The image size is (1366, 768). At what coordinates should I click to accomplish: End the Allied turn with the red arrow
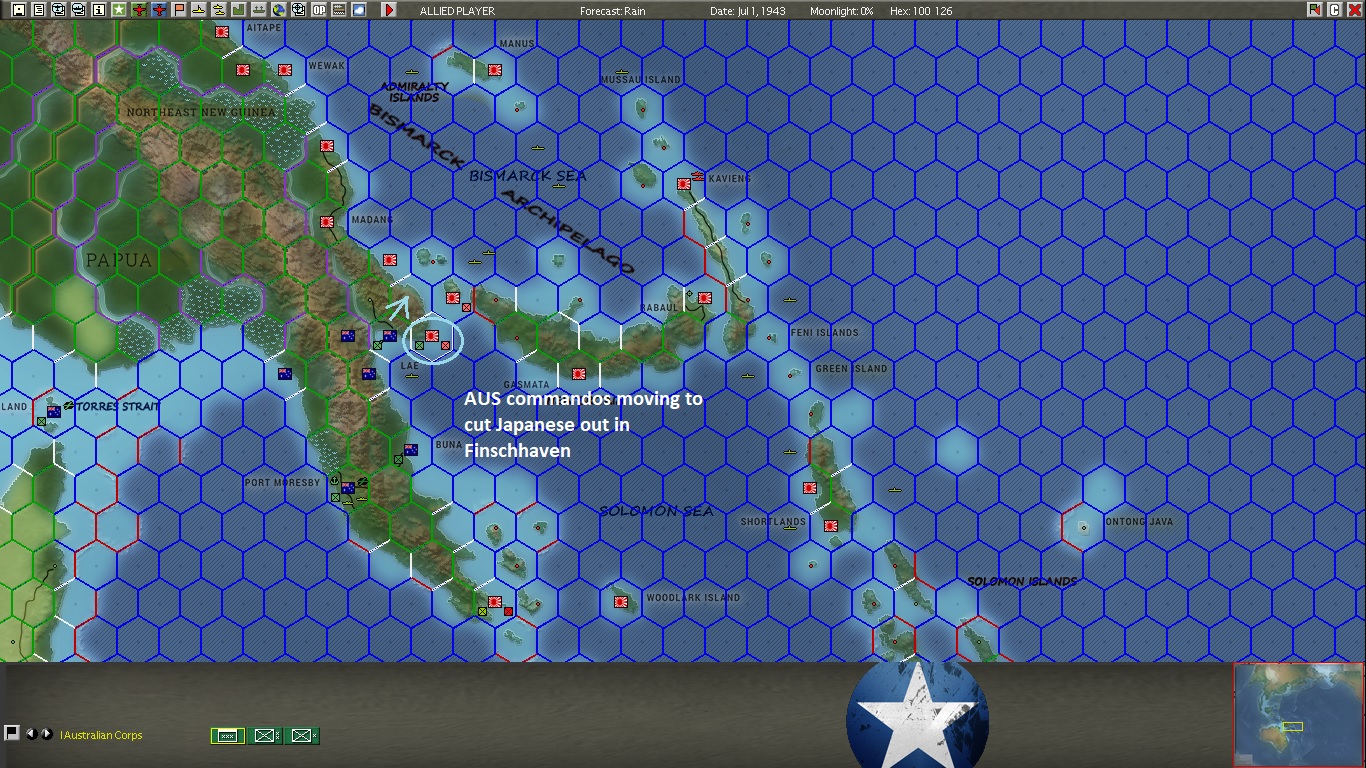click(x=389, y=10)
